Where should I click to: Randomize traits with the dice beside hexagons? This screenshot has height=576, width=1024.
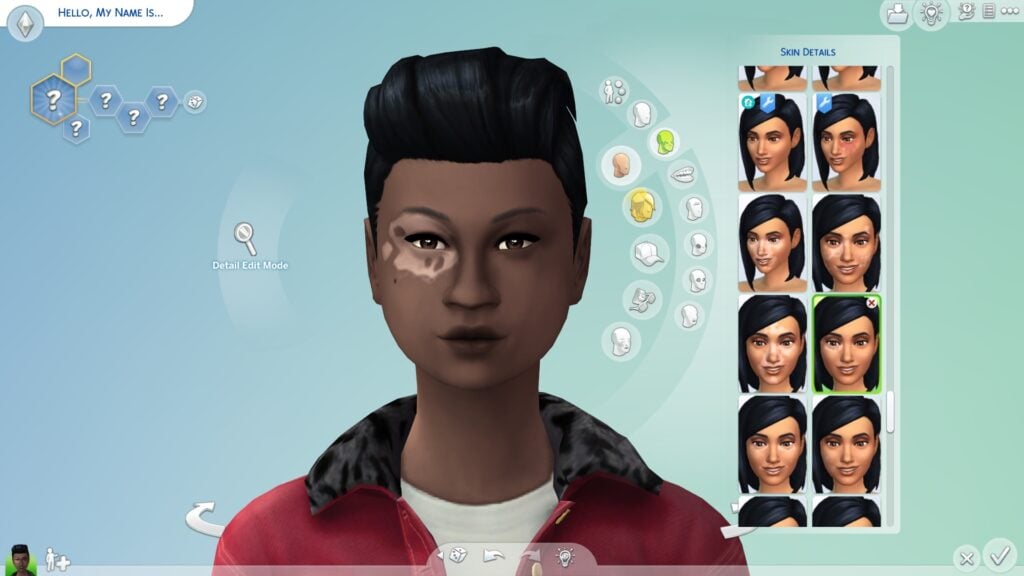(x=195, y=101)
